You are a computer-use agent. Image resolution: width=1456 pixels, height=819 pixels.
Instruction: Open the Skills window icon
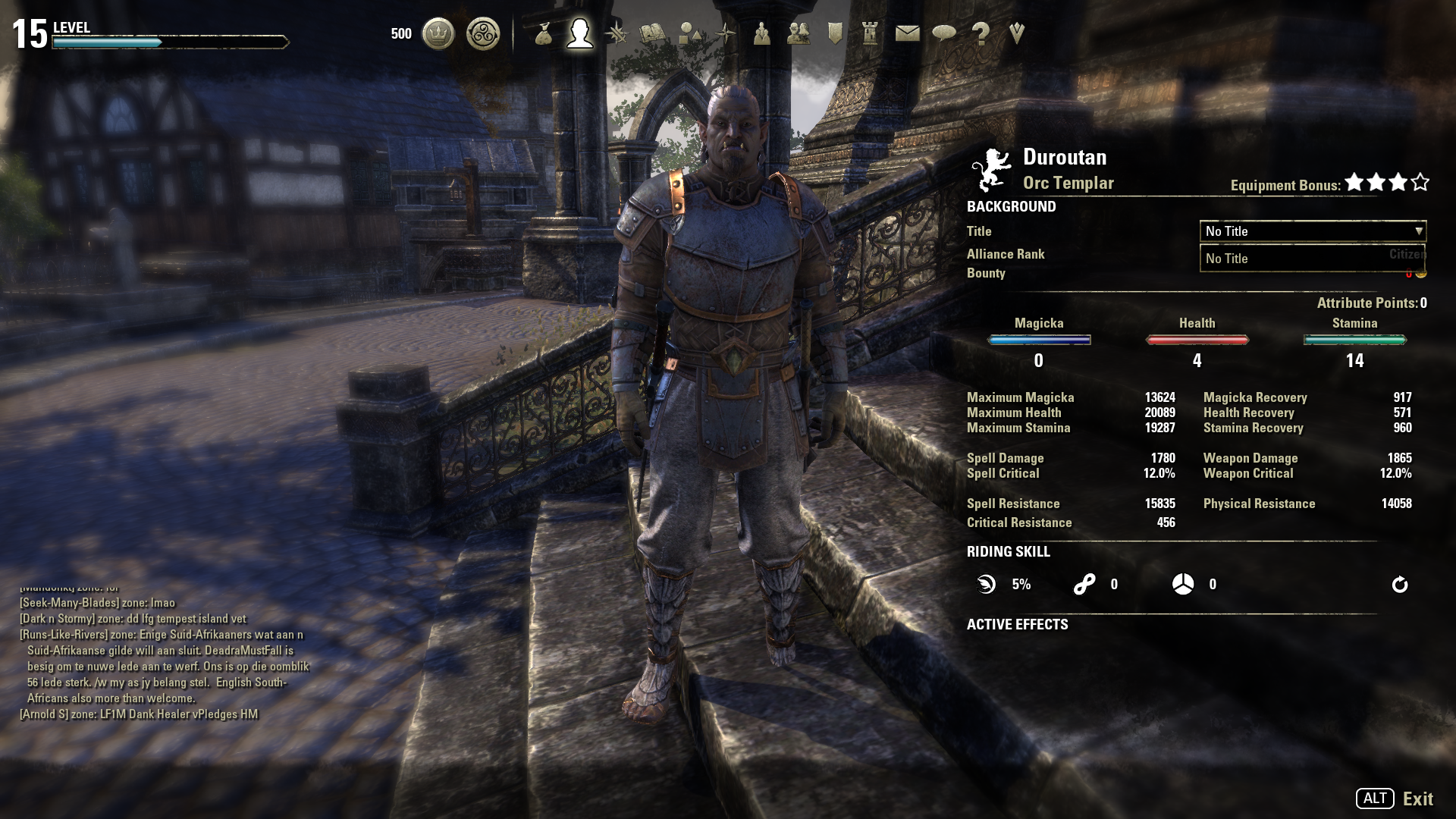617,33
